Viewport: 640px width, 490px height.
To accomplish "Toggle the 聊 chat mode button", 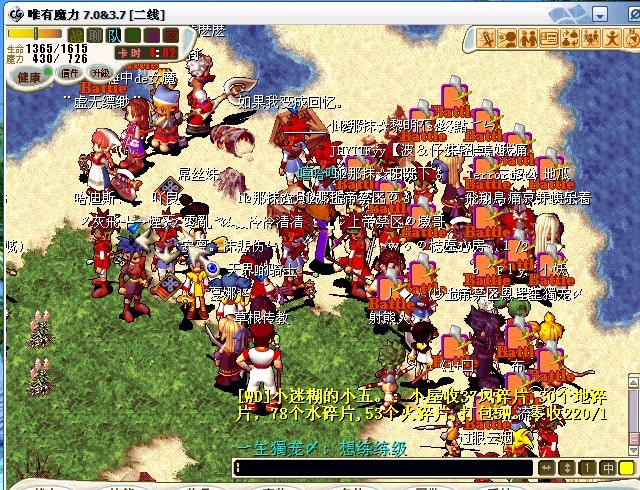I will point(94,35).
